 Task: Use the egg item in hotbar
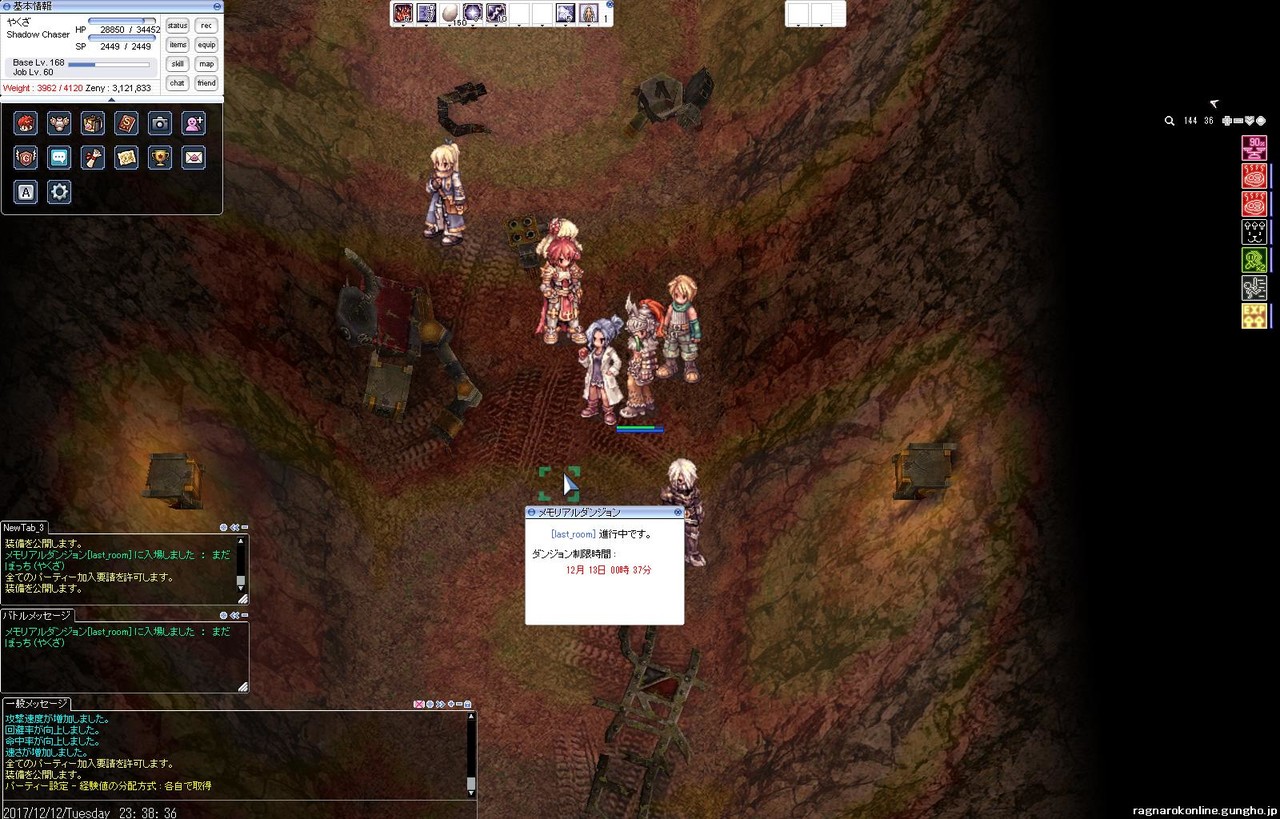[x=451, y=13]
